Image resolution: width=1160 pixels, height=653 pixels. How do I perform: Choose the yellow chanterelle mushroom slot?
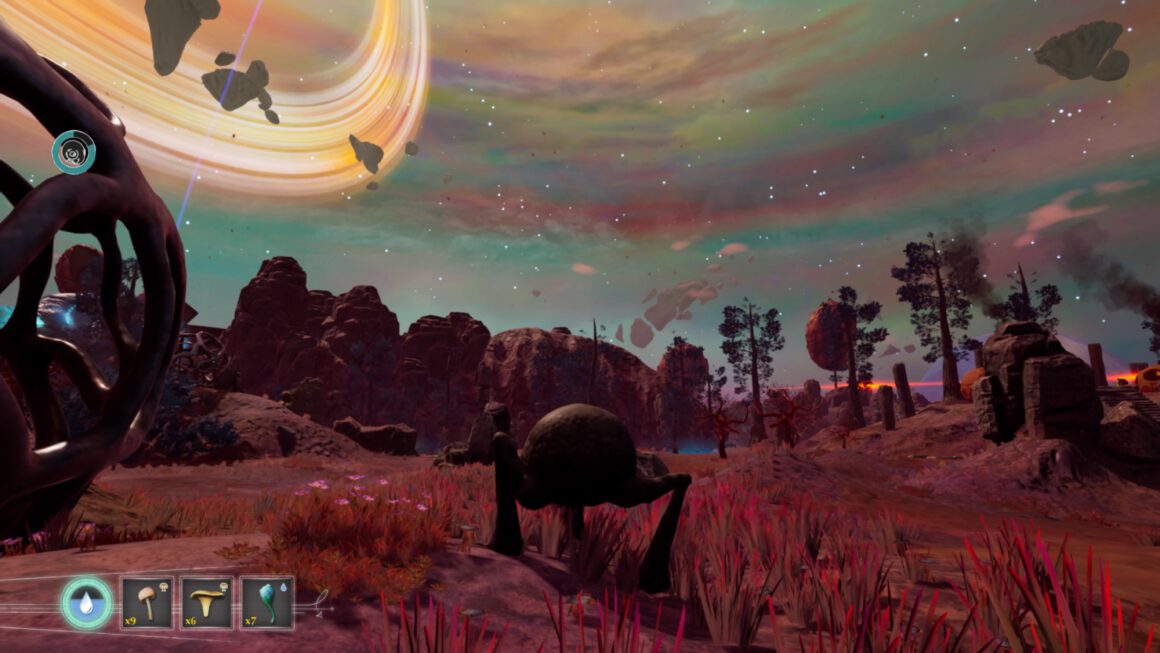coord(207,602)
